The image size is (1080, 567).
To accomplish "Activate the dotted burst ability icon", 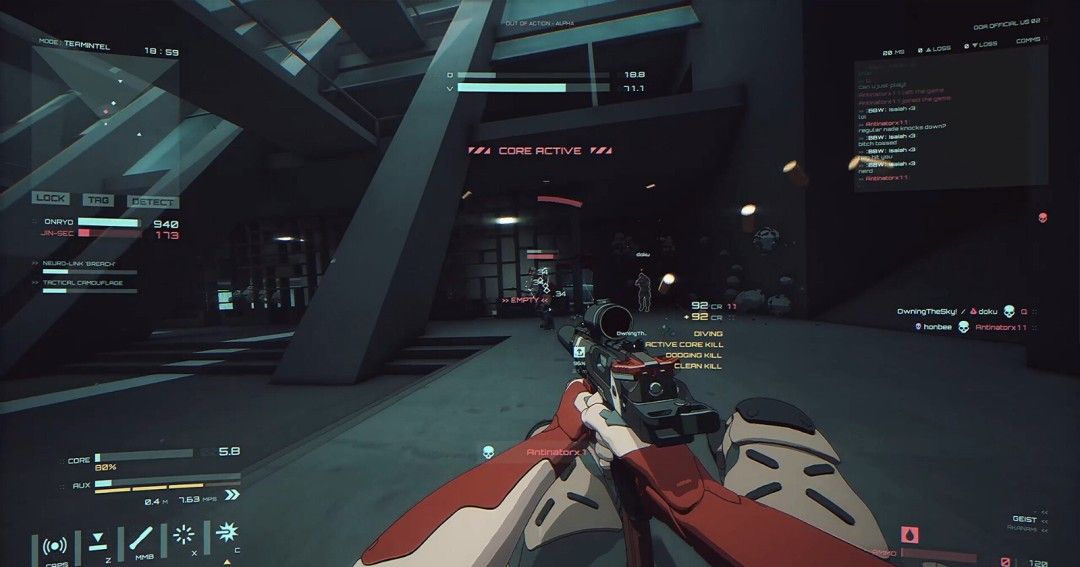I will pos(184,535).
